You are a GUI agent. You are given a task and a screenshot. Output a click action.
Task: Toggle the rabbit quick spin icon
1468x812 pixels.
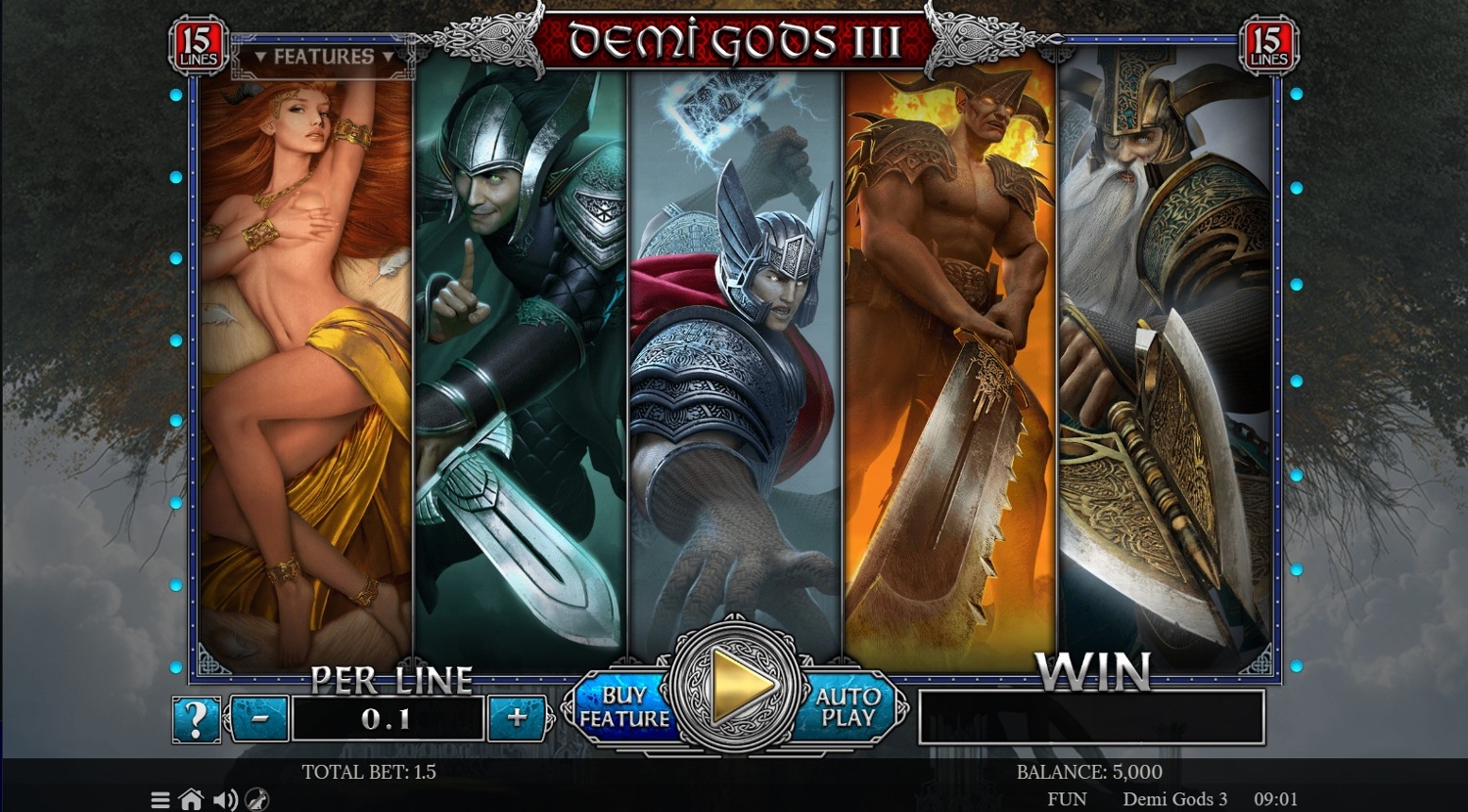(x=256, y=800)
